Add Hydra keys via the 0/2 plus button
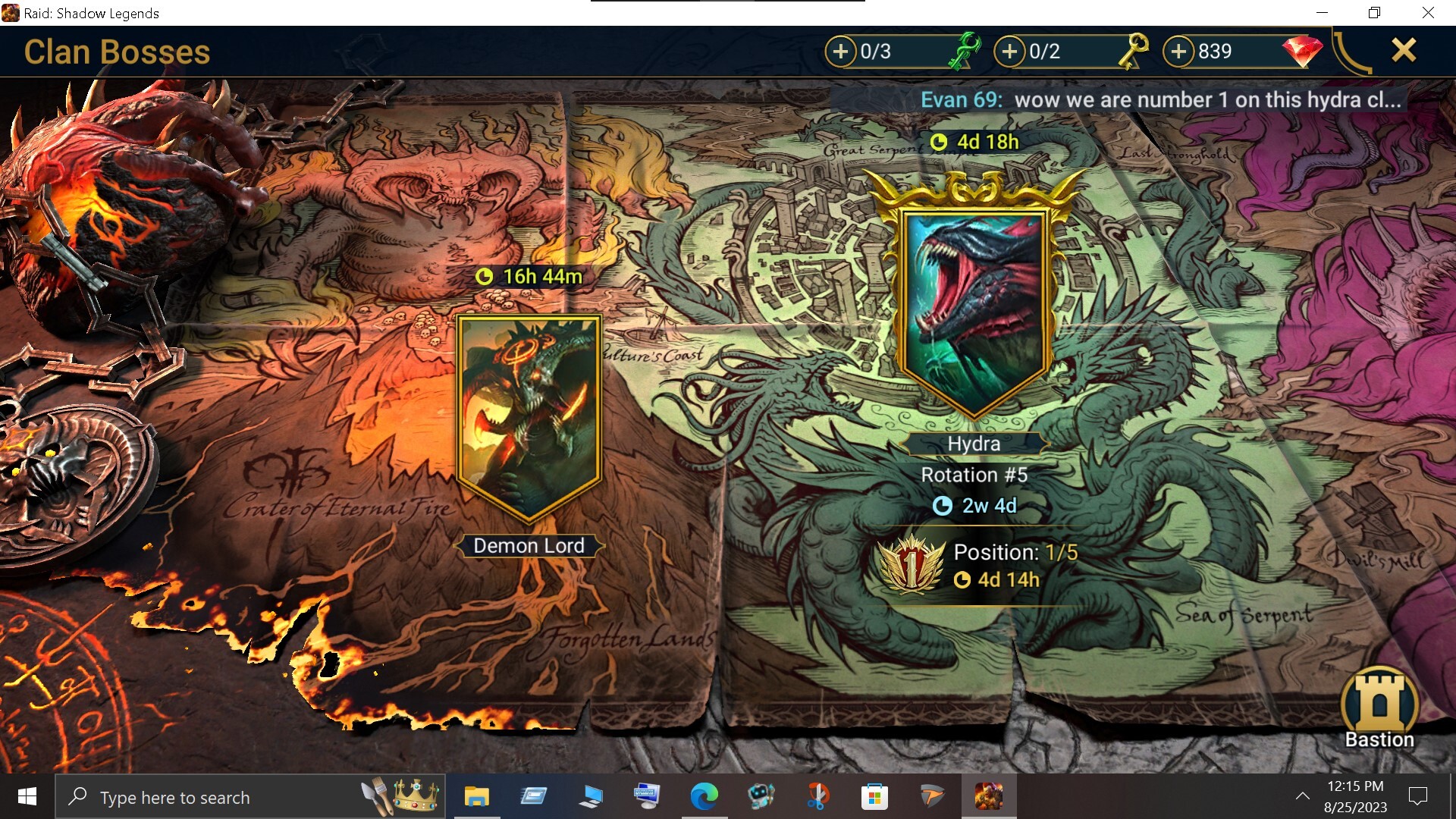Screen dimensions: 1456x819 pyautogui.click(x=1010, y=52)
